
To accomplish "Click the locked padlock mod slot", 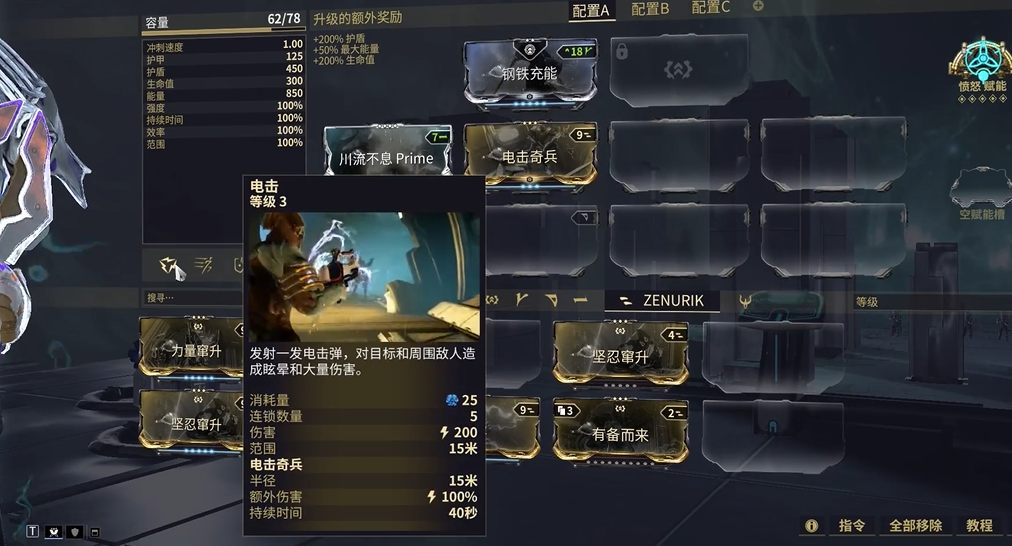I will click(x=619, y=50).
